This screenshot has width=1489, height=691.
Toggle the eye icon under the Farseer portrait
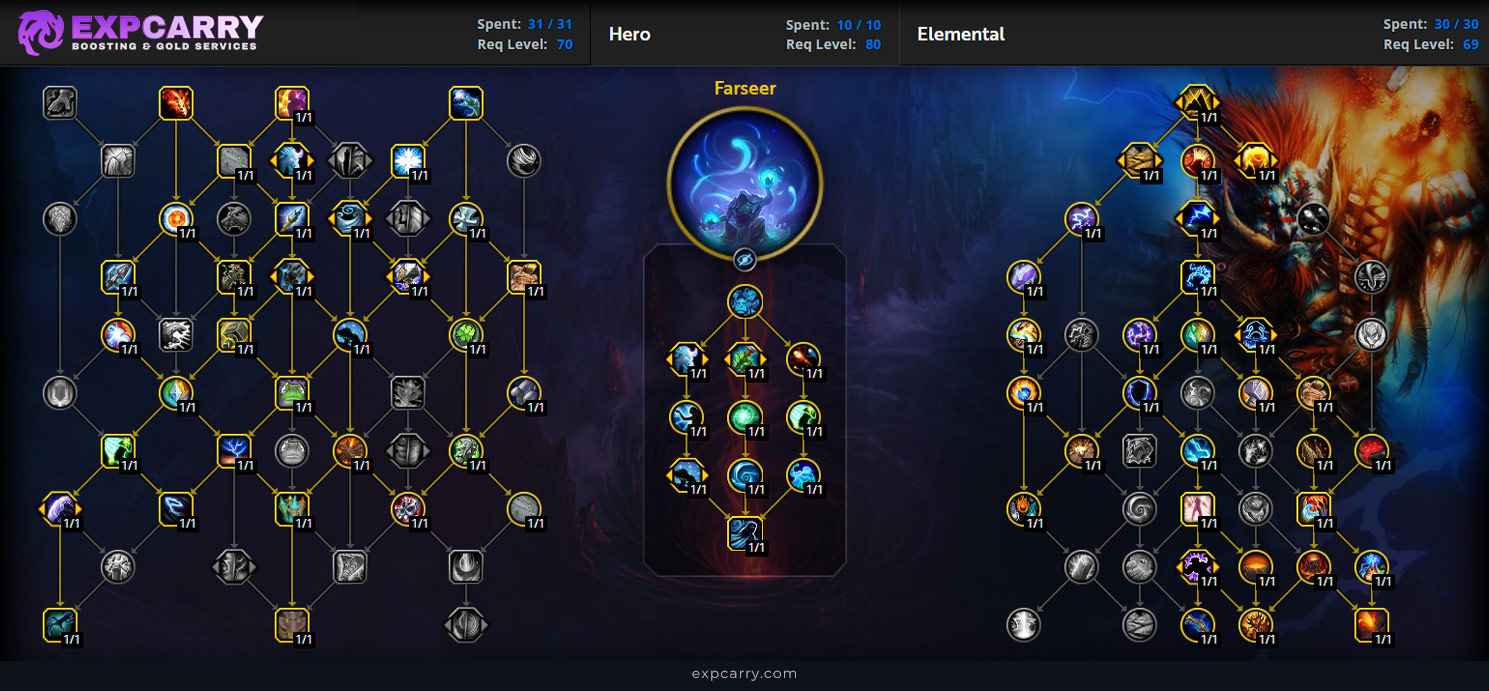744,260
